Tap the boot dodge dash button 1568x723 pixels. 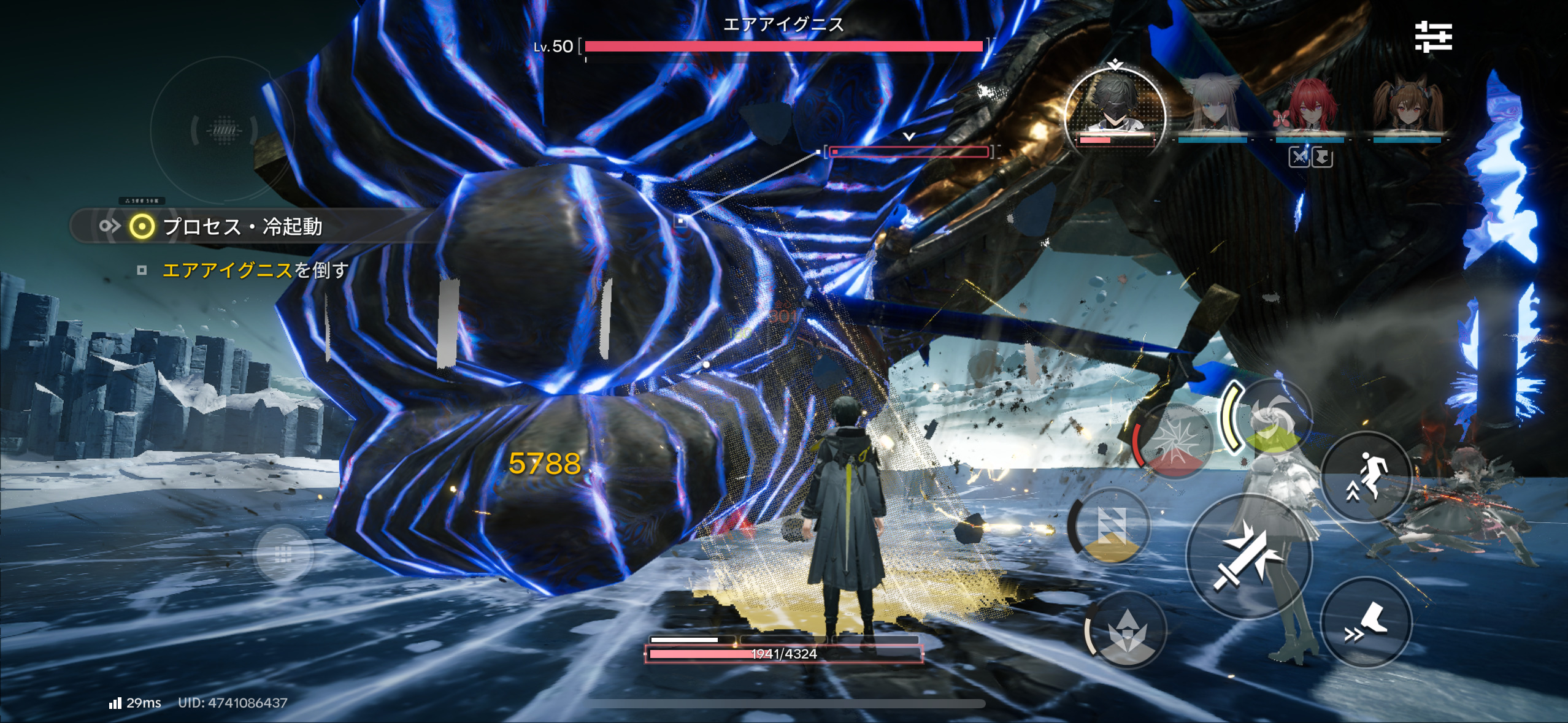[x=1366, y=622]
